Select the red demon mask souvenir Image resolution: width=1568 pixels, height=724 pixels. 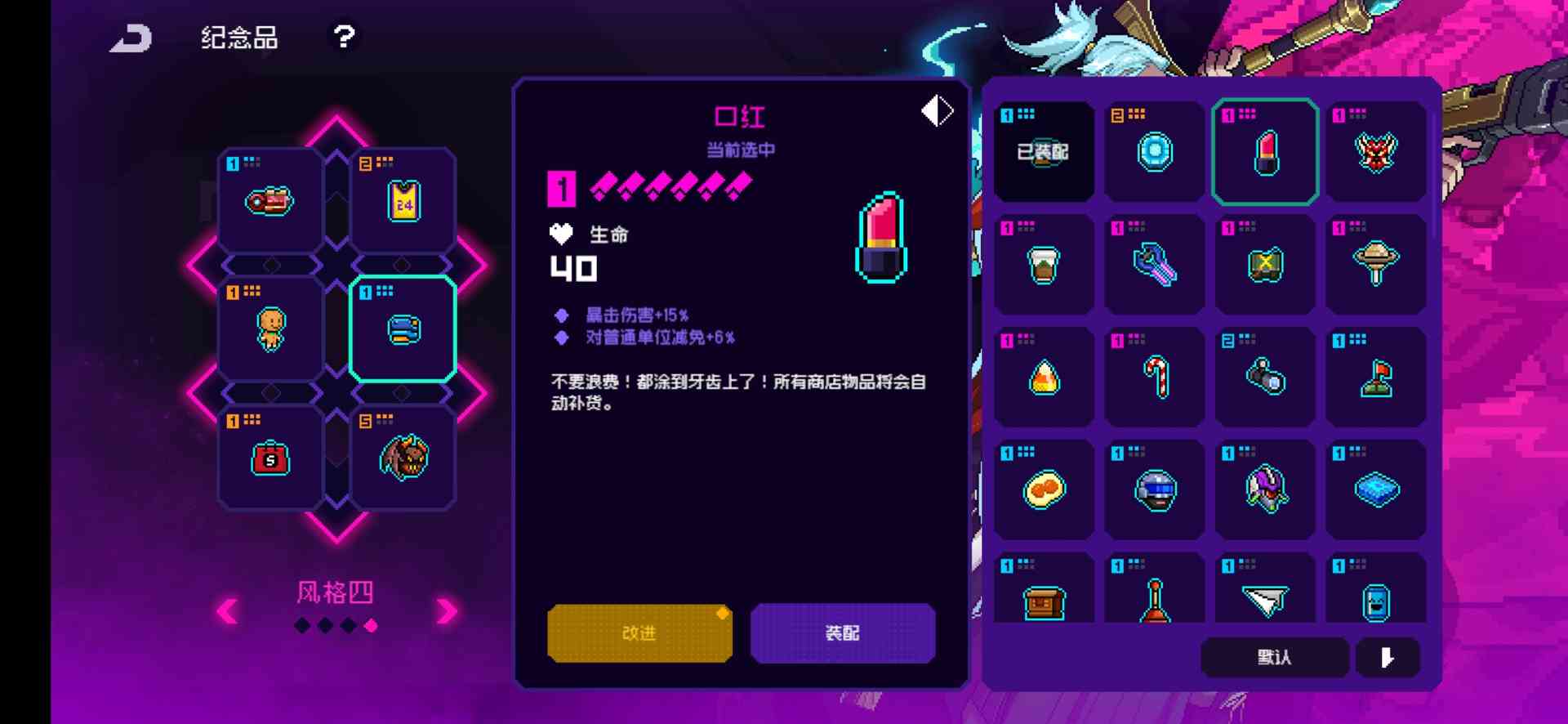pyautogui.click(x=1376, y=151)
